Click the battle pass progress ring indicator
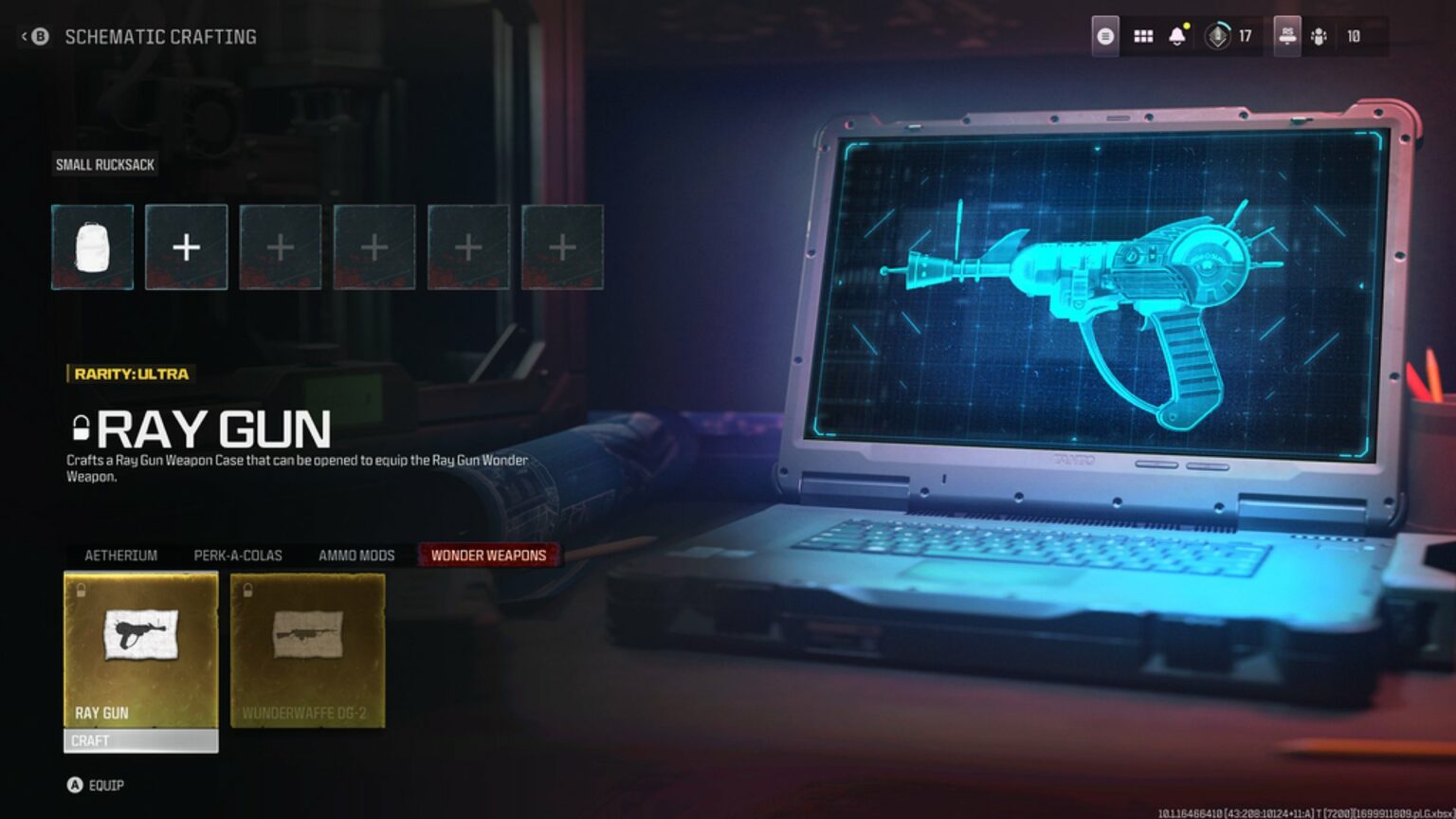The height and width of the screenshot is (819, 1456). [1217, 36]
